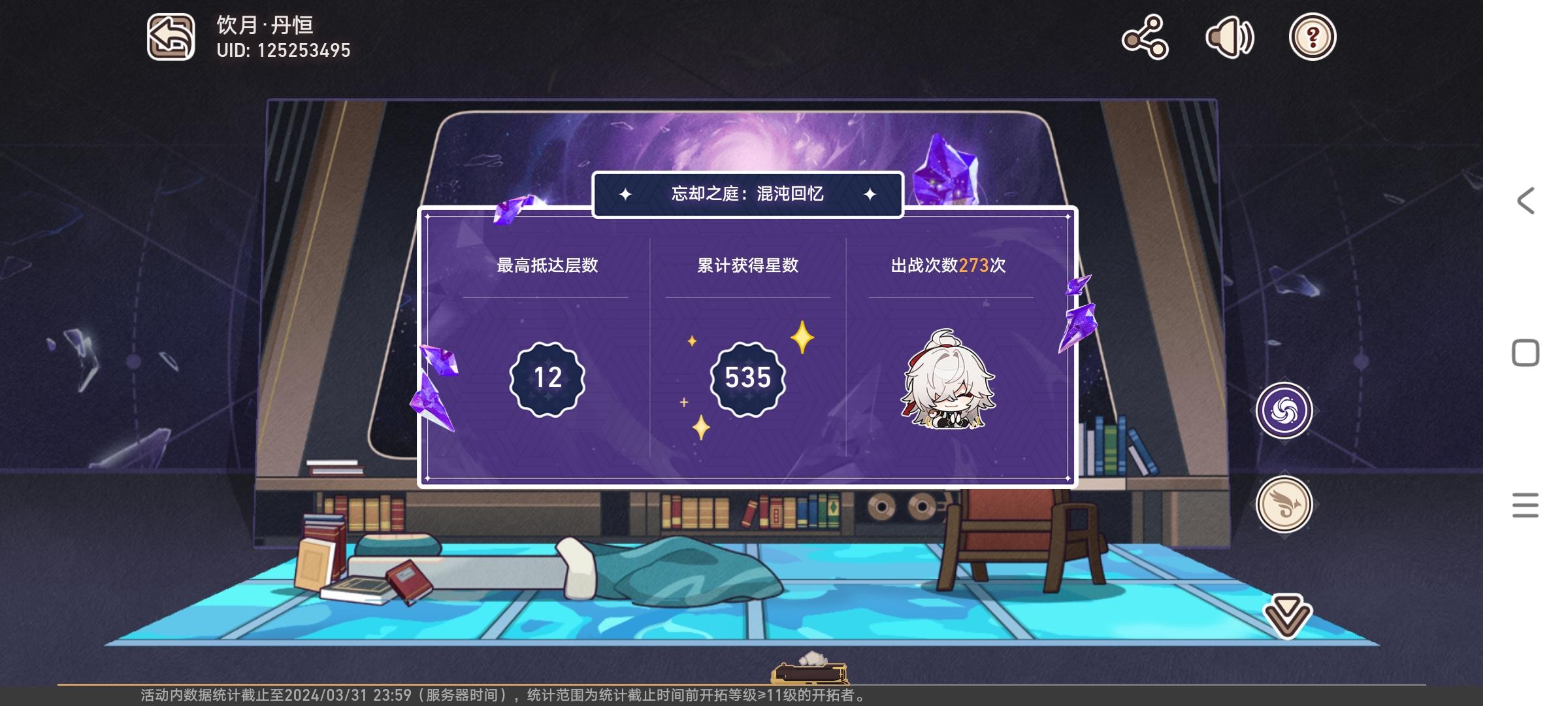The image size is (1568, 706).
Task: Click the total stars badge showing 535
Action: tap(747, 376)
